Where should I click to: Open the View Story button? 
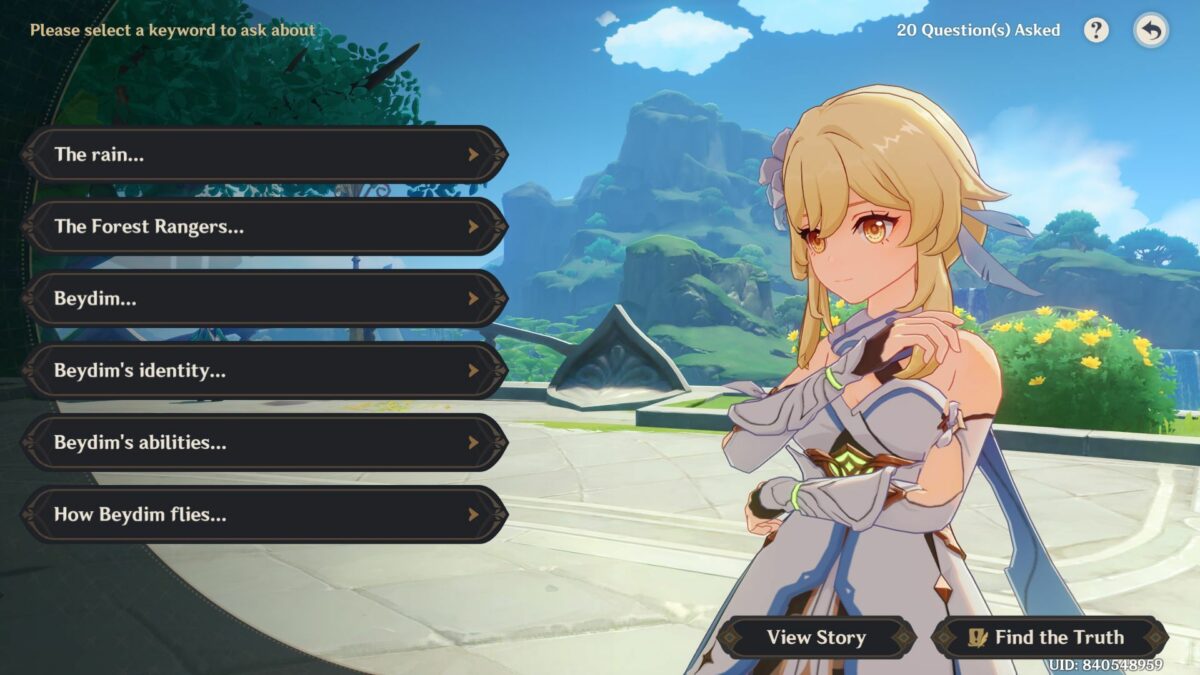(x=816, y=637)
